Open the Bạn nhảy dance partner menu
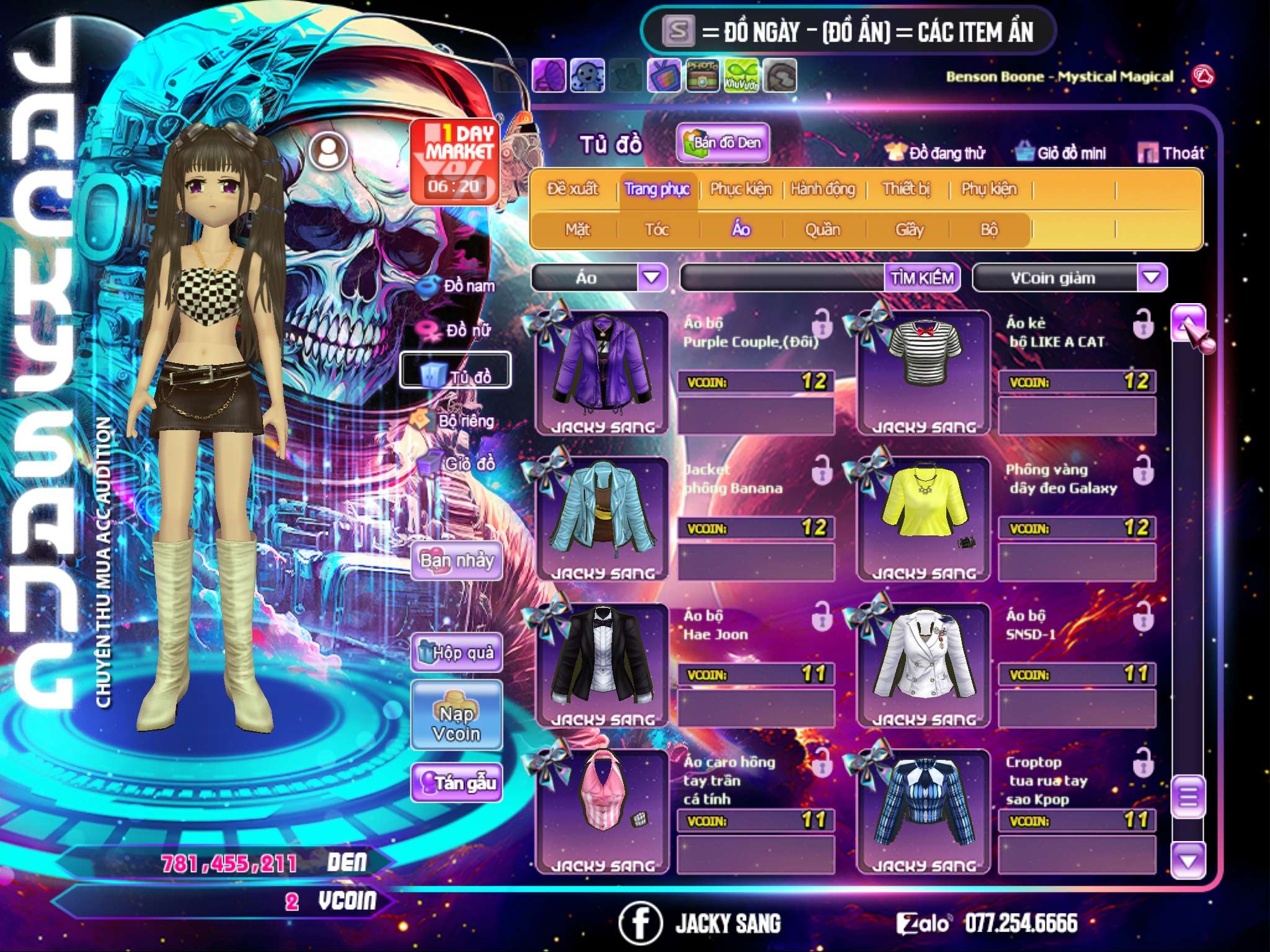The height and width of the screenshot is (952, 1270). pos(456,561)
